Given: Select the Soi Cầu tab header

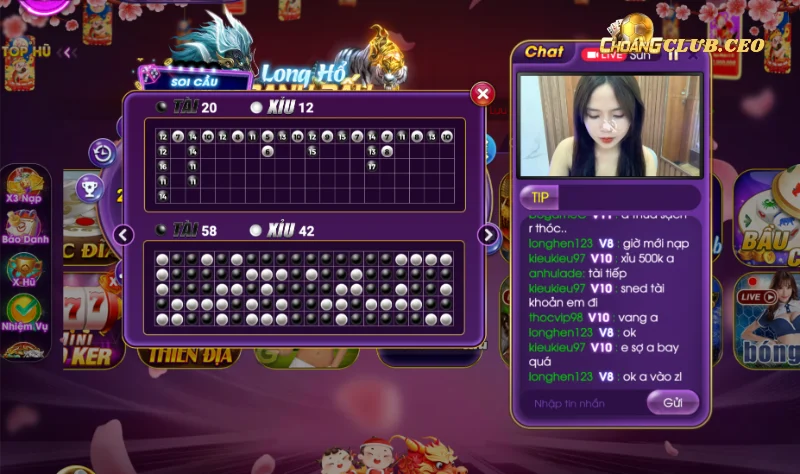Looking at the screenshot, I should point(190,79).
